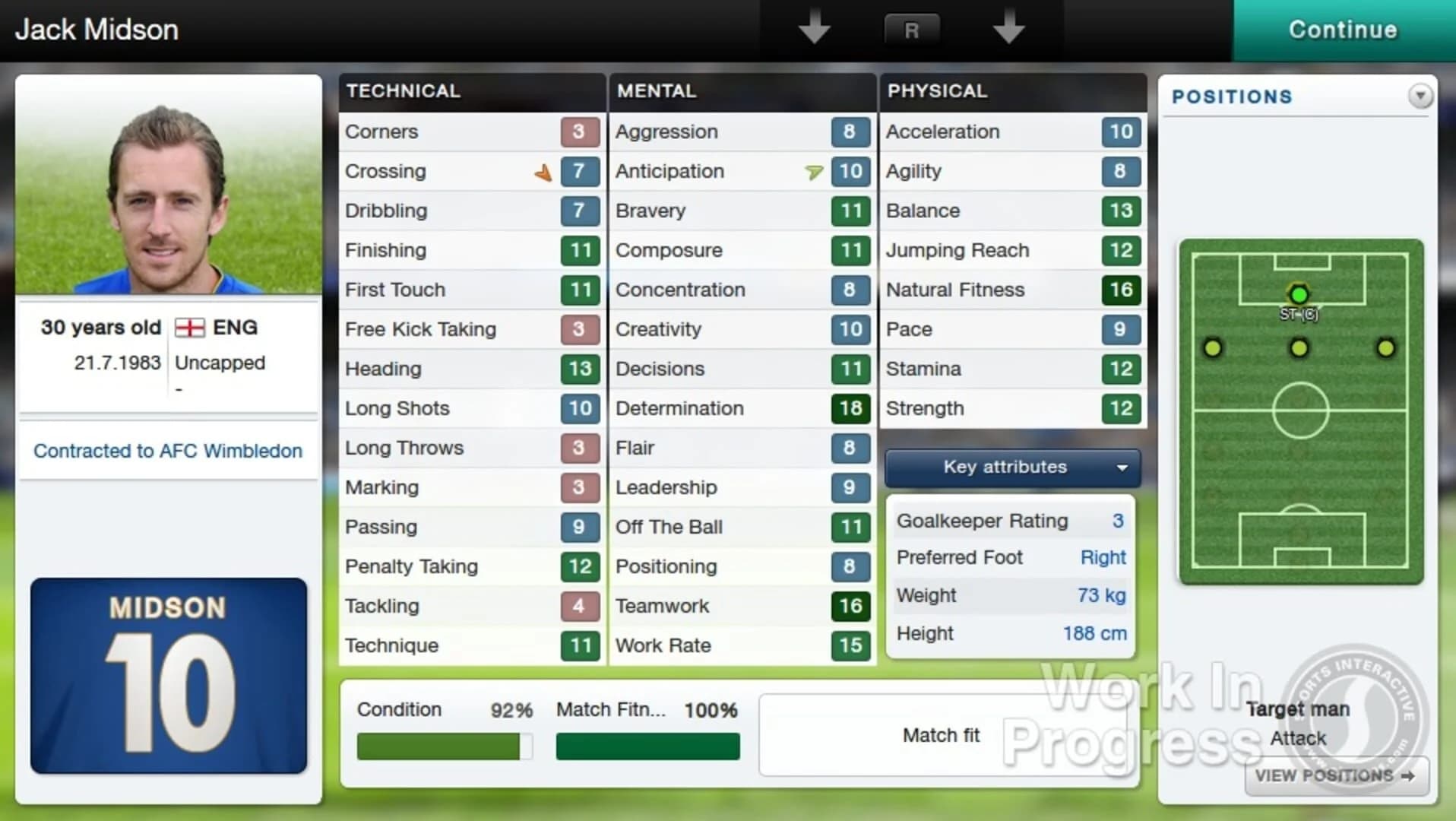Select the MENTAL attributes header

[x=656, y=91]
